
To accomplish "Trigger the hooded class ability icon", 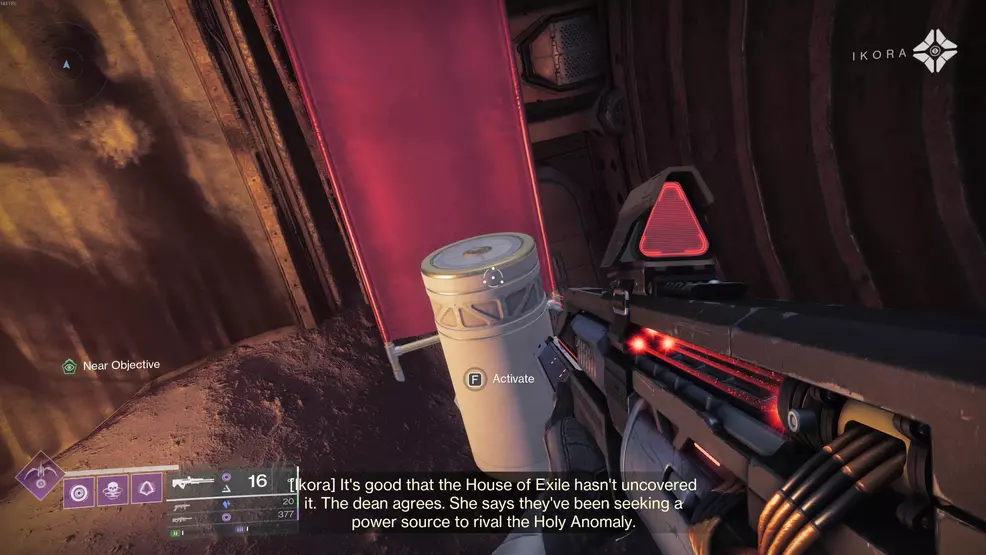I will (147, 490).
